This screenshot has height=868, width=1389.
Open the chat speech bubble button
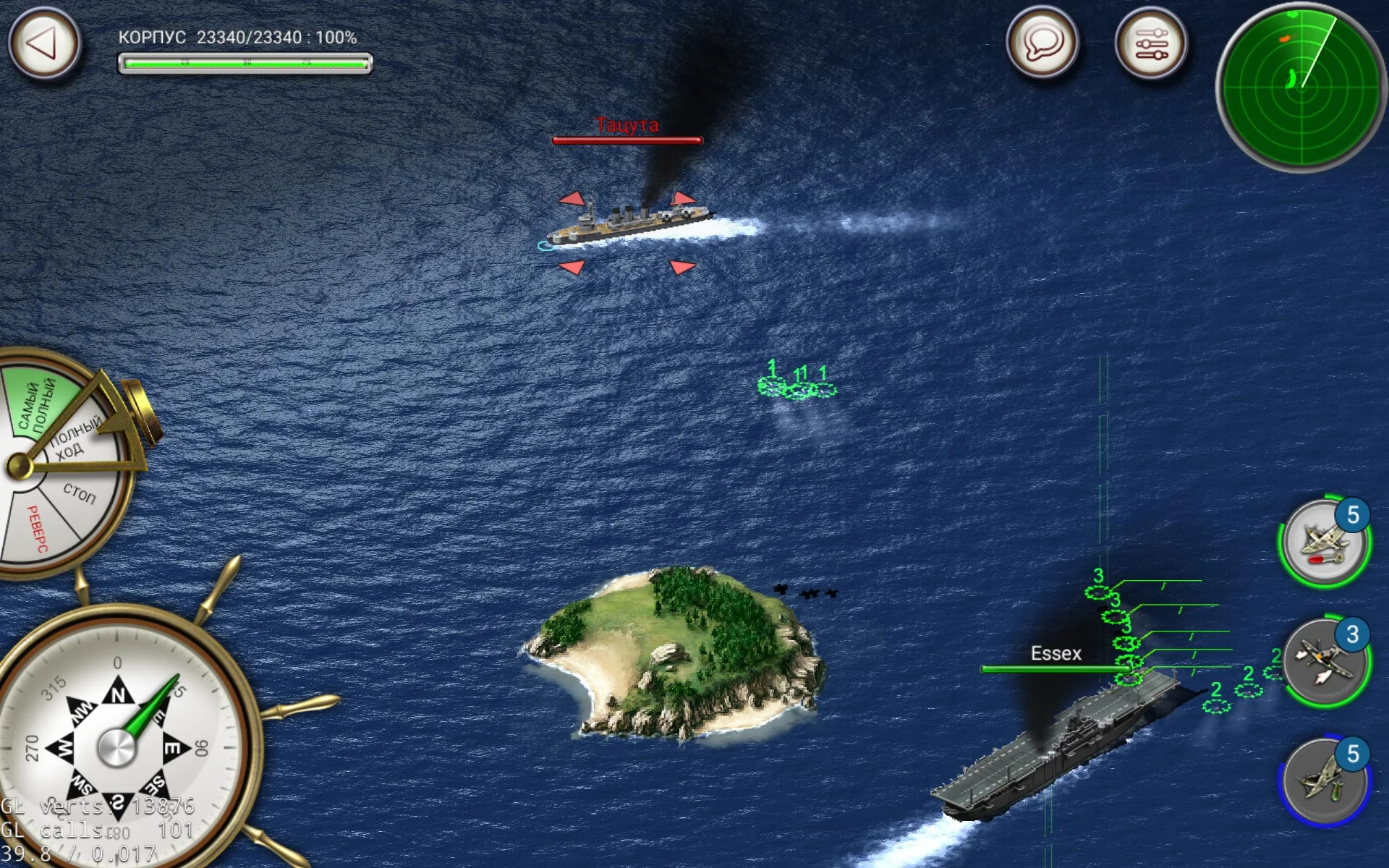[x=1042, y=43]
